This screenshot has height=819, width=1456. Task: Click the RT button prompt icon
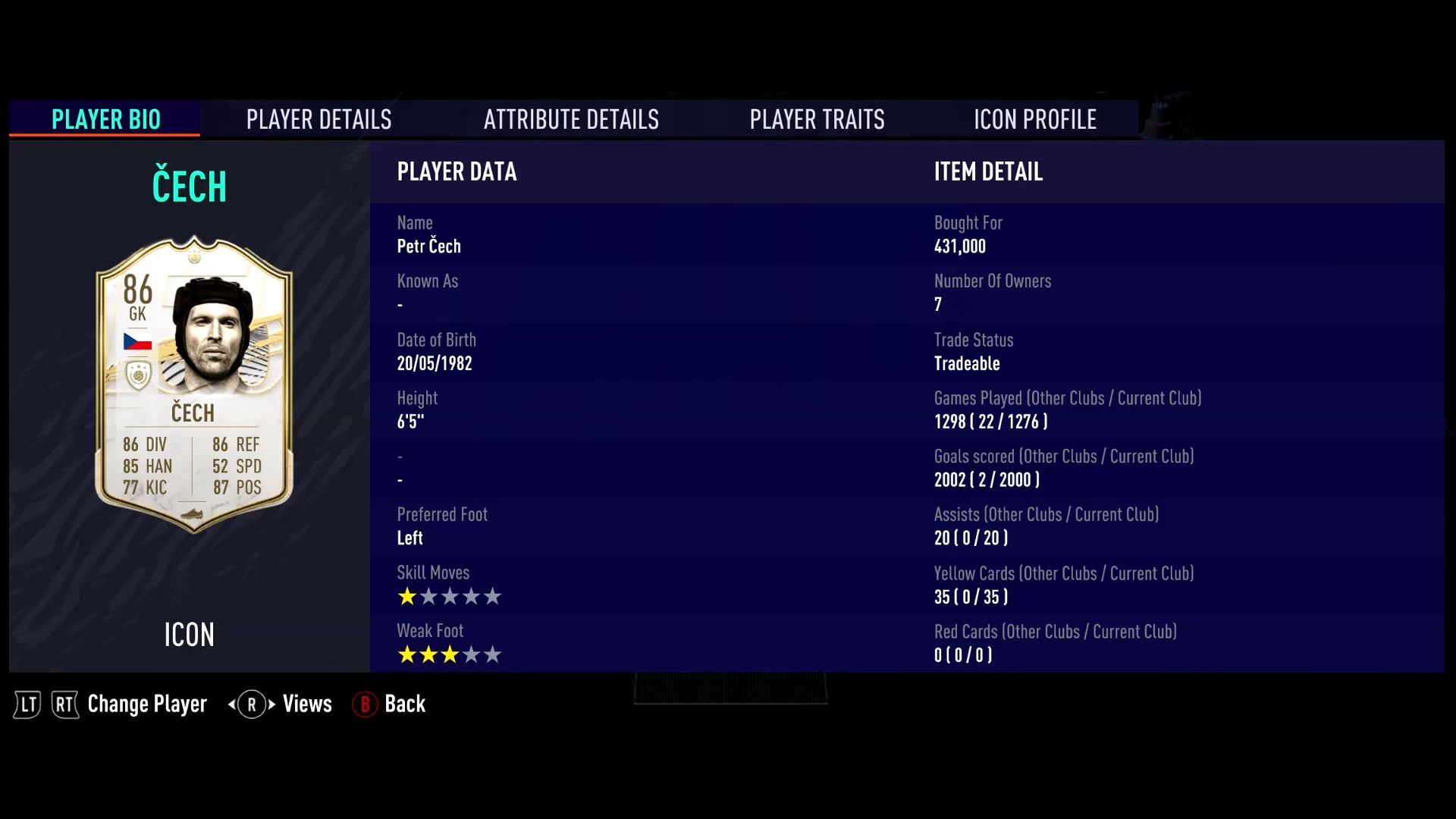point(65,704)
